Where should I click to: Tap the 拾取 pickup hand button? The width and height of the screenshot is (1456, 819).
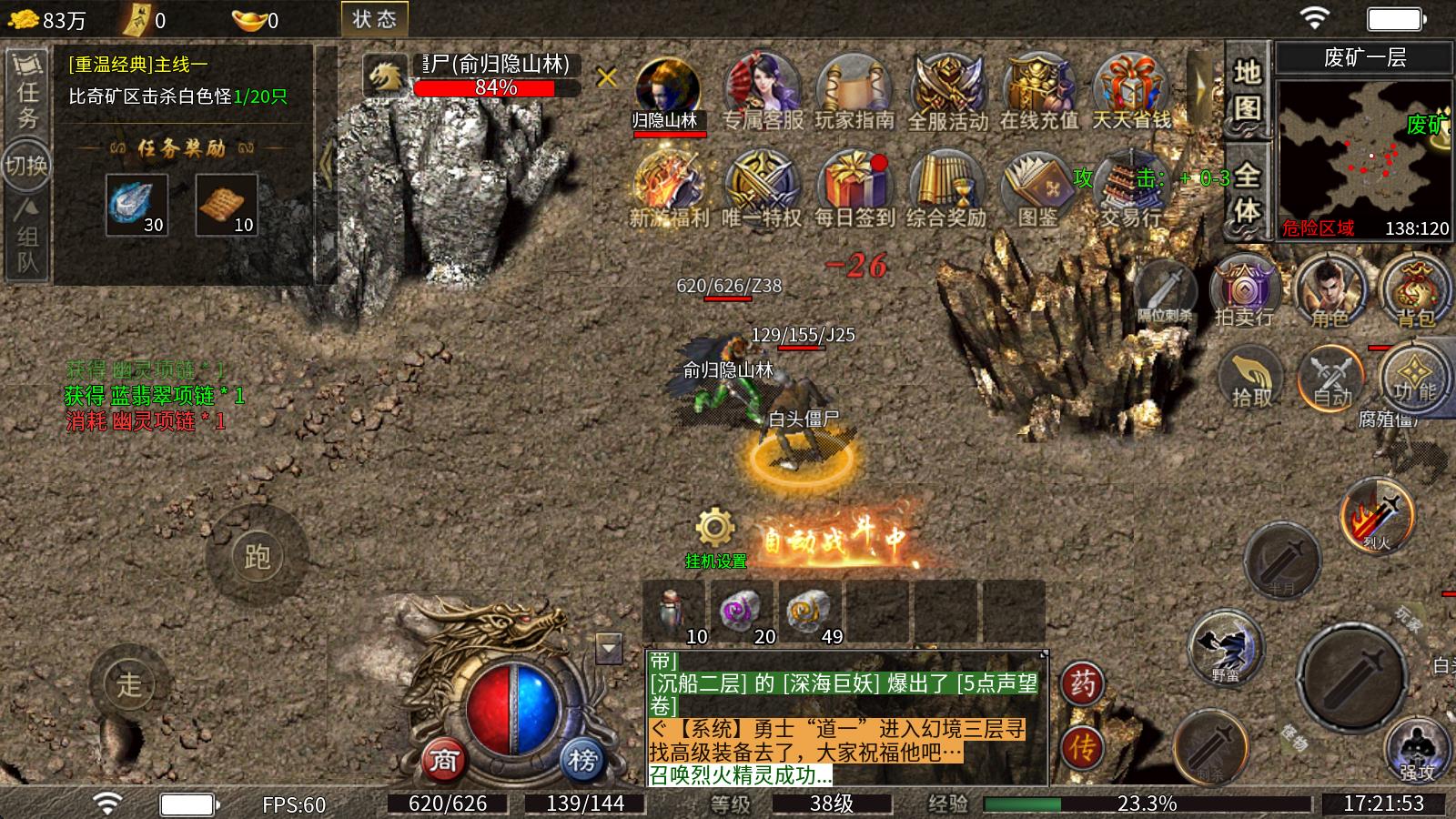coord(1251,378)
